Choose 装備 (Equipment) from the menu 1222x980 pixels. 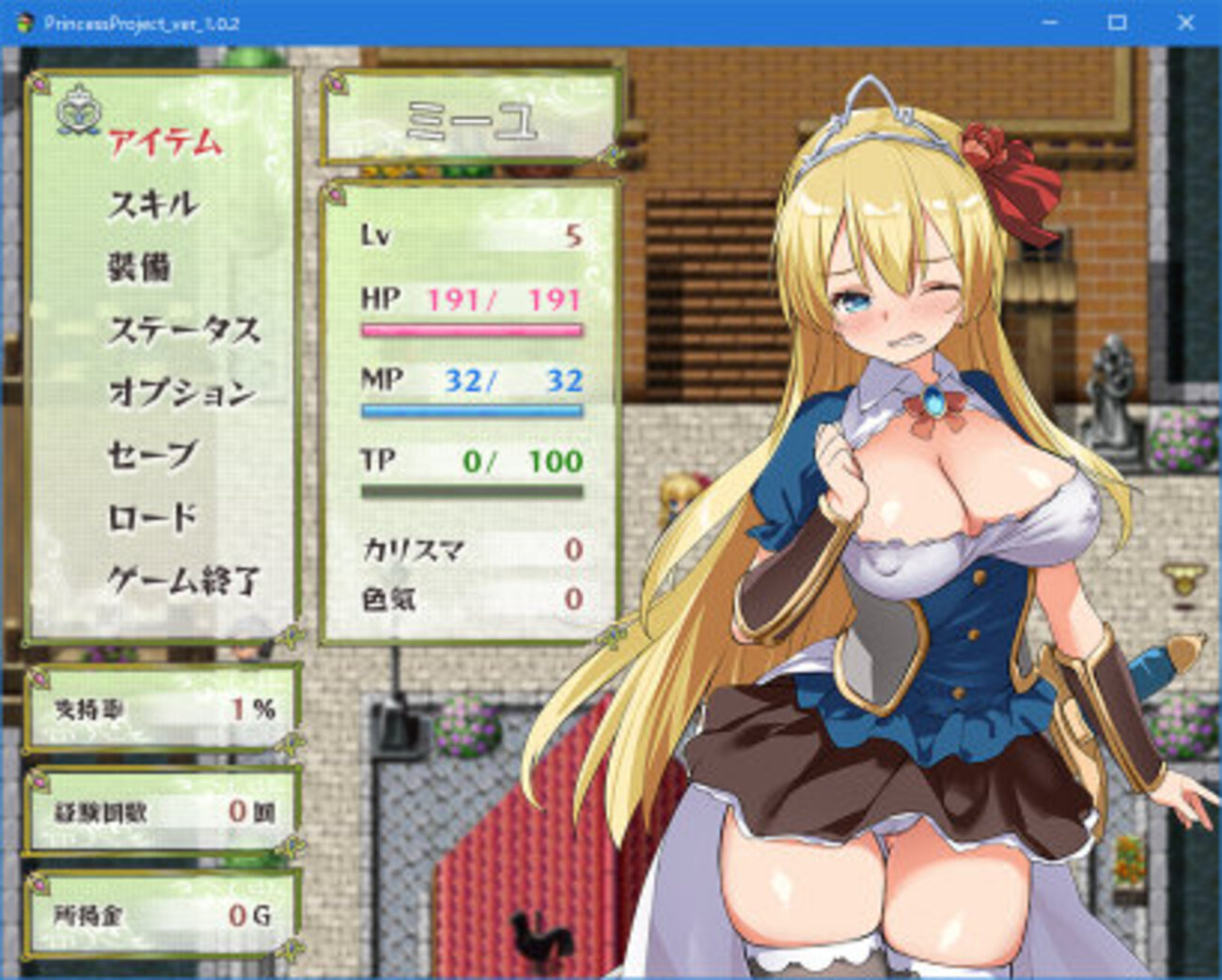point(139,267)
